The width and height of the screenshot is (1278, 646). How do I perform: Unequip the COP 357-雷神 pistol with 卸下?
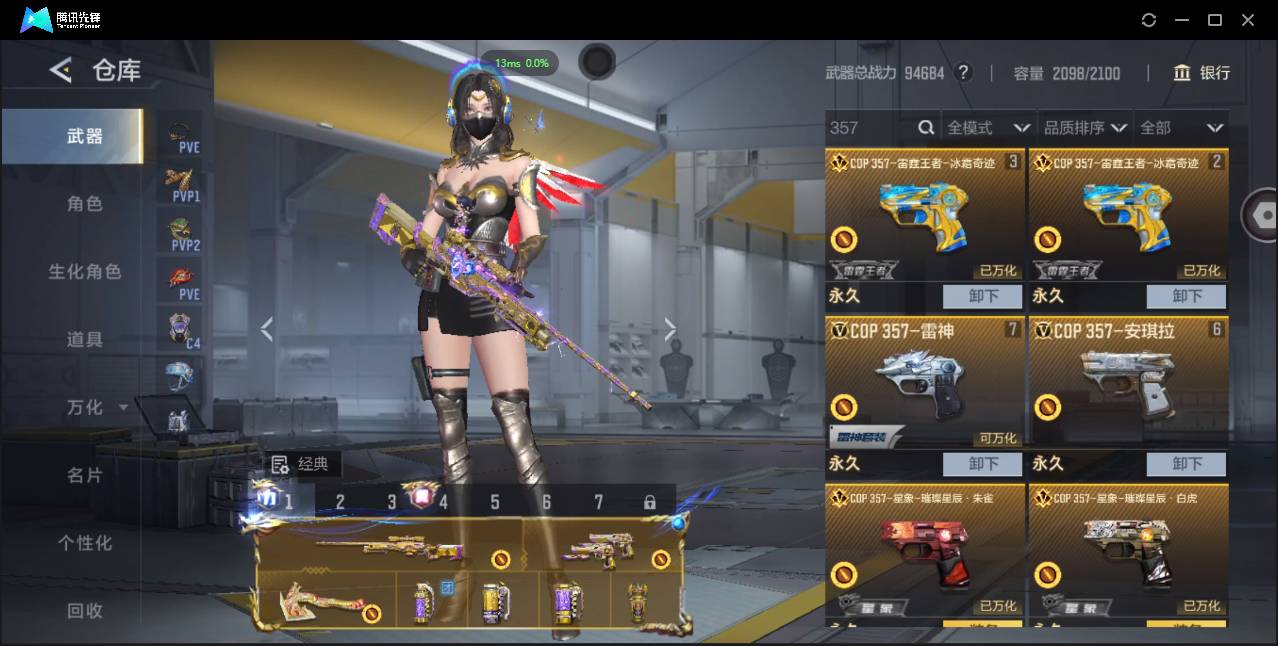(x=982, y=464)
